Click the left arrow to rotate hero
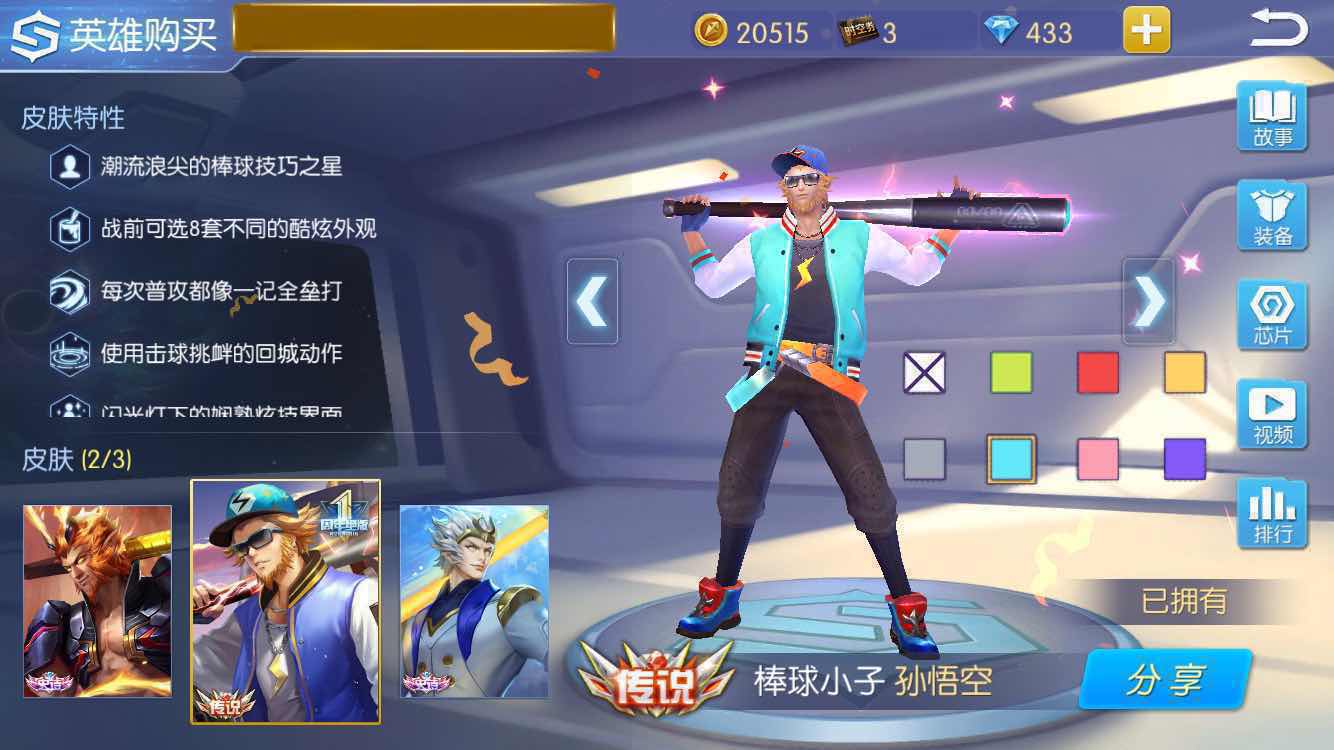1334x750 pixels. (592, 299)
